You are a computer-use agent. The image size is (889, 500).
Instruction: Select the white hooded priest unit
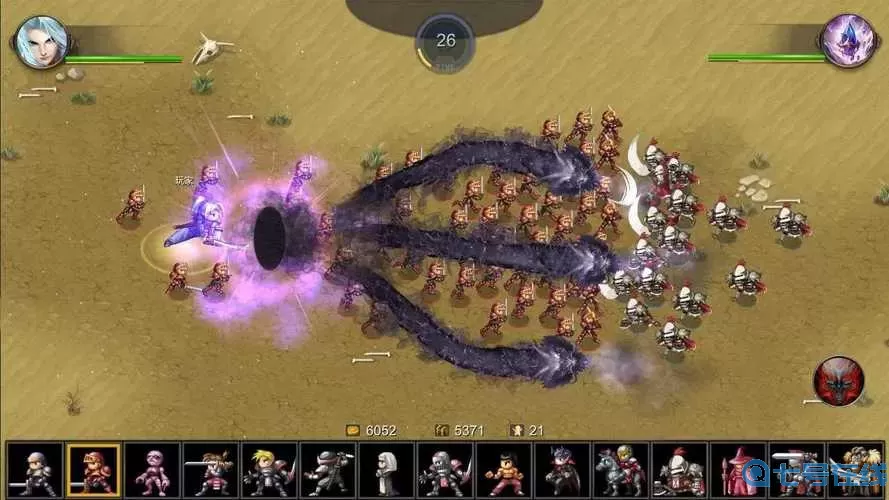(386, 470)
